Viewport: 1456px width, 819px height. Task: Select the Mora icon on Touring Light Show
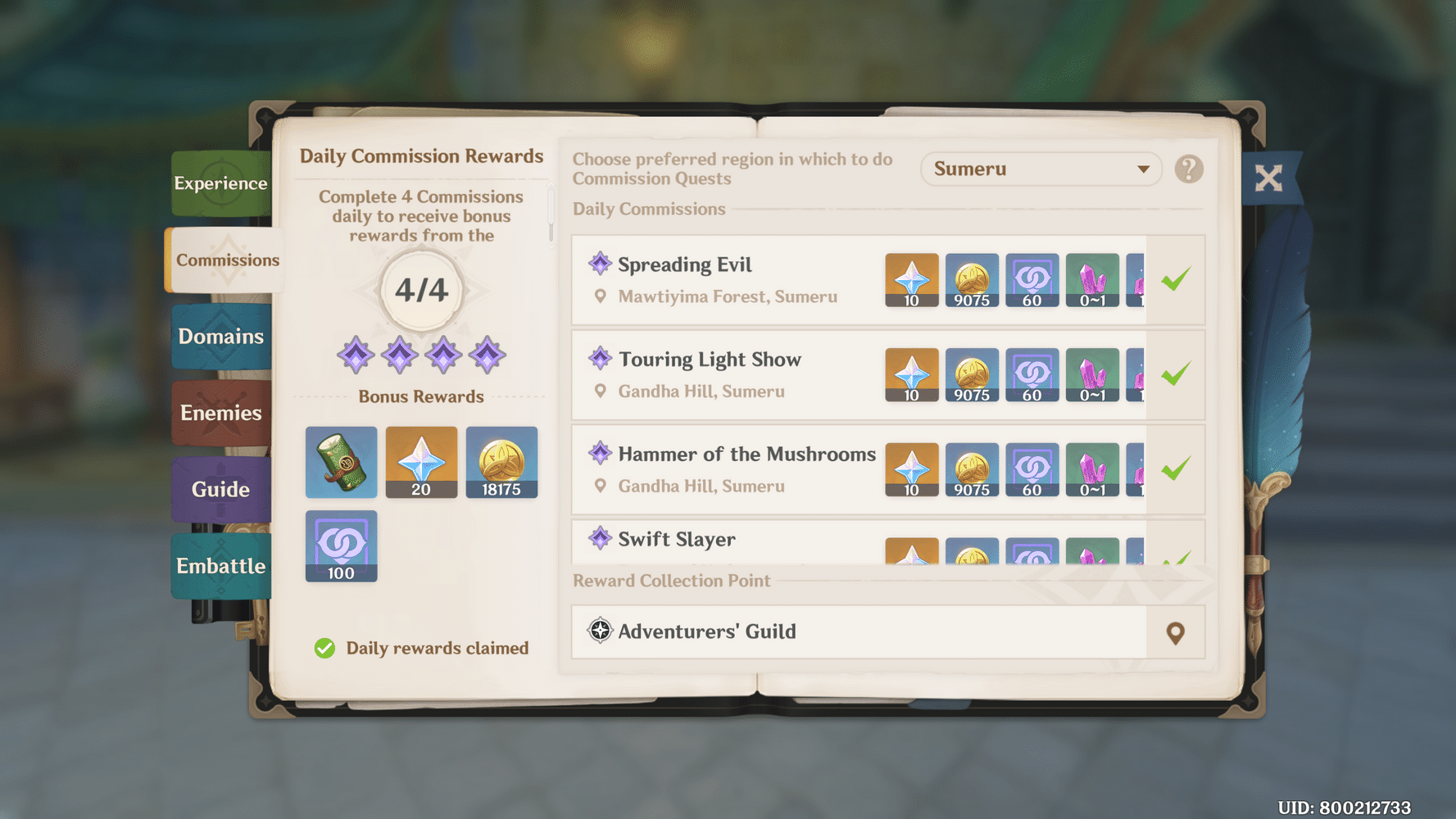click(x=972, y=375)
